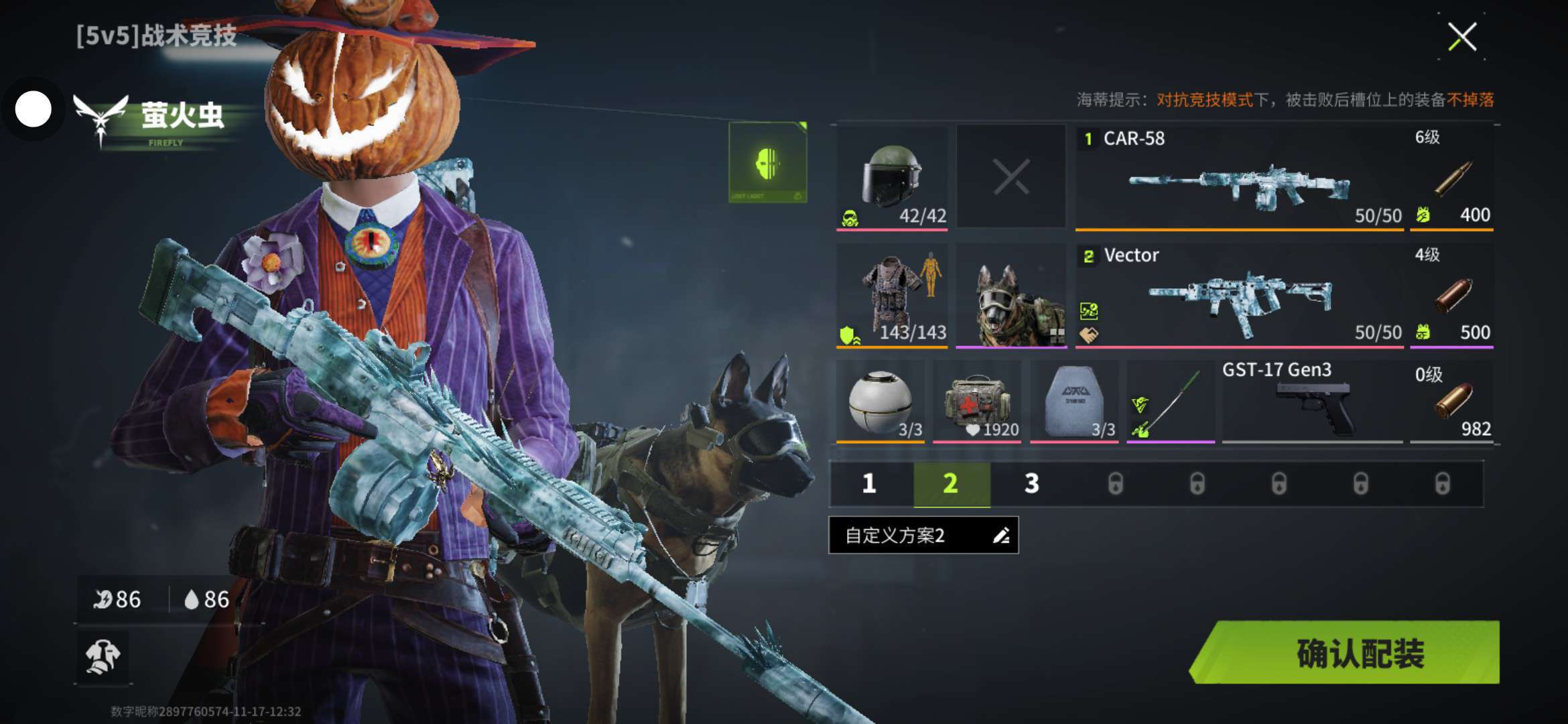Click the green mask skill icon

point(767,162)
